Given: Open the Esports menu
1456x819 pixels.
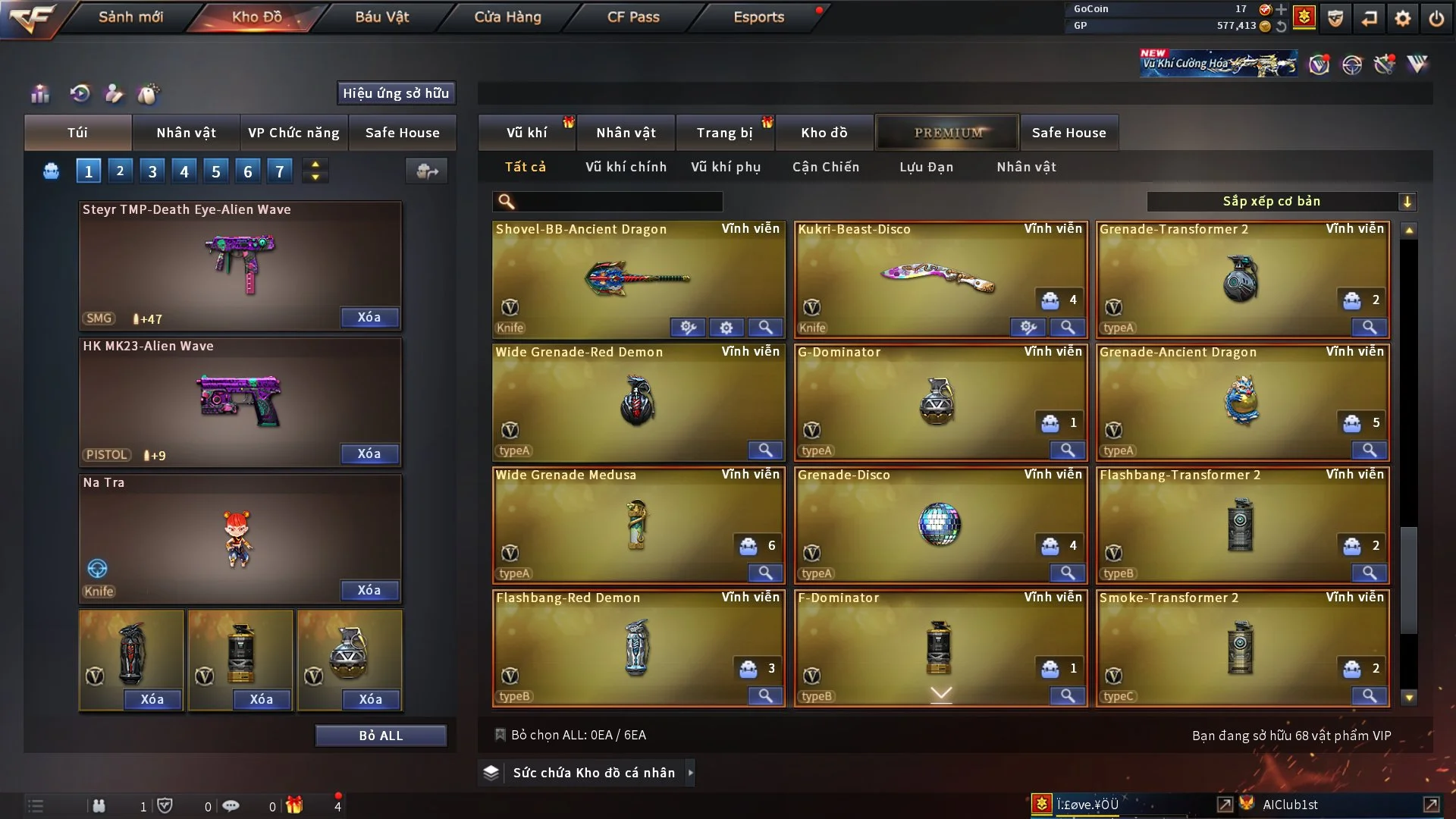Looking at the screenshot, I should click(758, 17).
